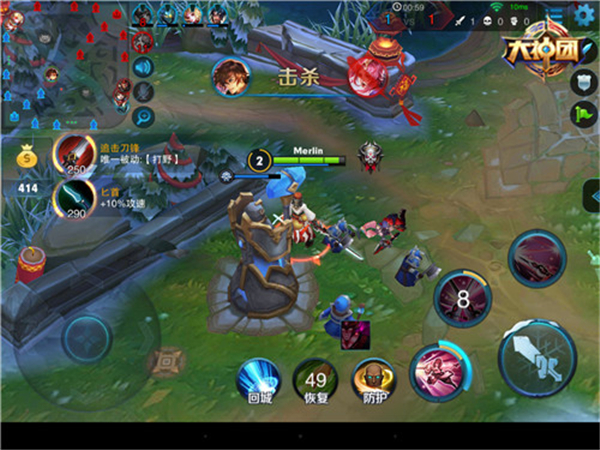The width and height of the screenshot is (600, 450).
Task: Toggle the muted microphone button
Action: pyautogui.click(x=143, y=91)
